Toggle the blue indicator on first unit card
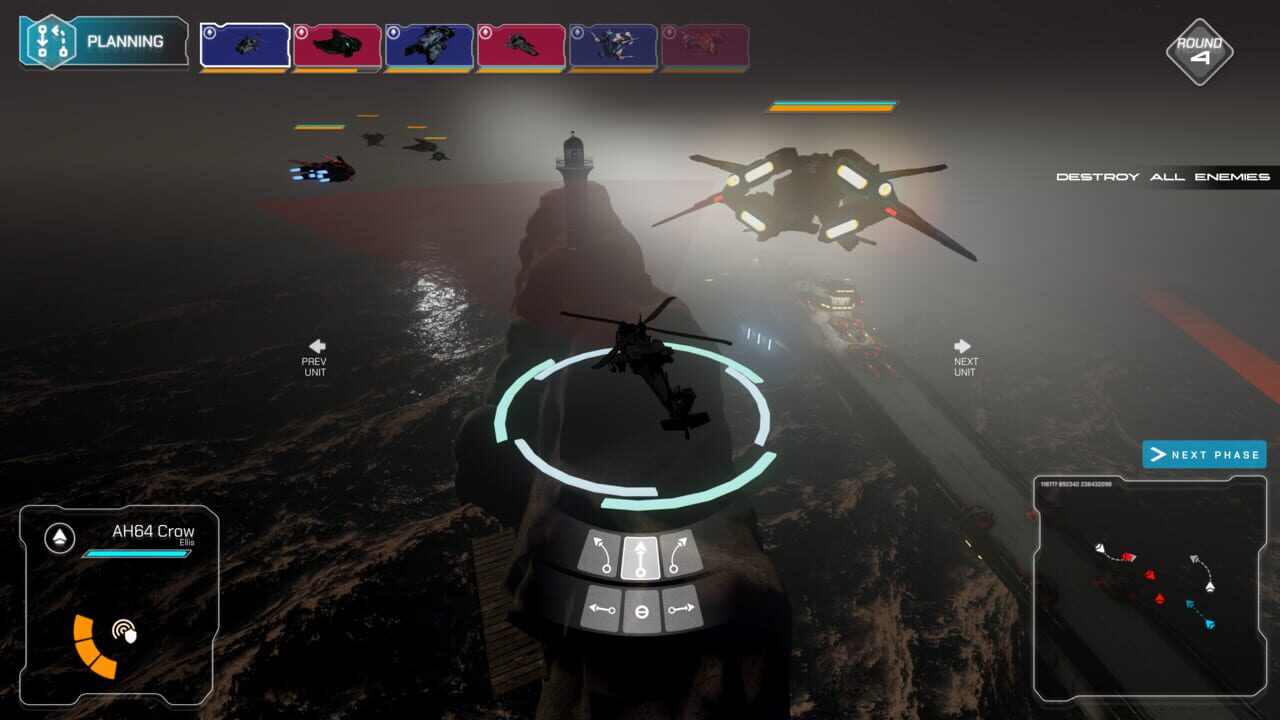Screen dimensions: 1280x720 point(209,33)
